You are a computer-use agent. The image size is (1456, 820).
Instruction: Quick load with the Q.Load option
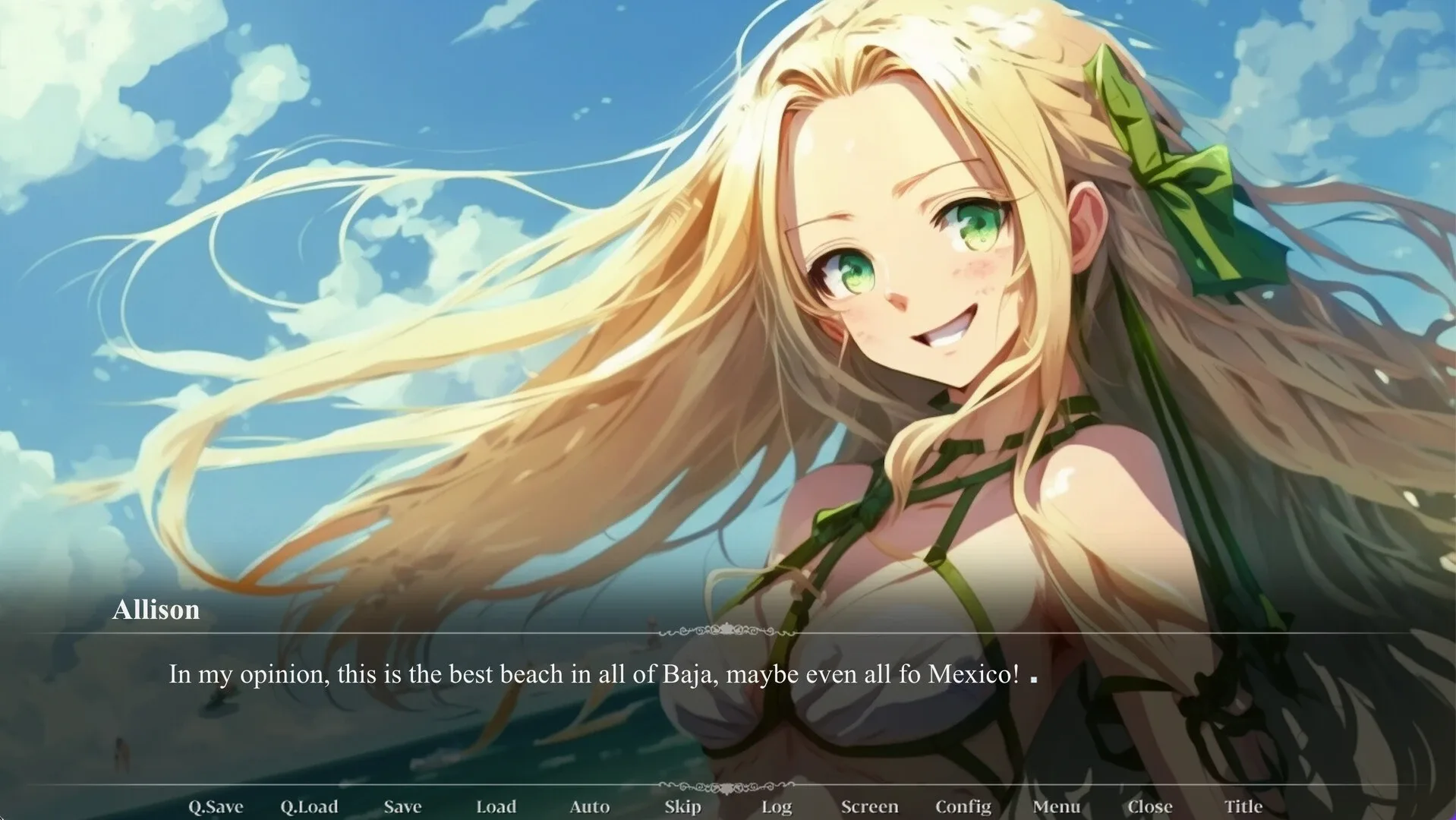pyautogui.click(x=309, y=806)
